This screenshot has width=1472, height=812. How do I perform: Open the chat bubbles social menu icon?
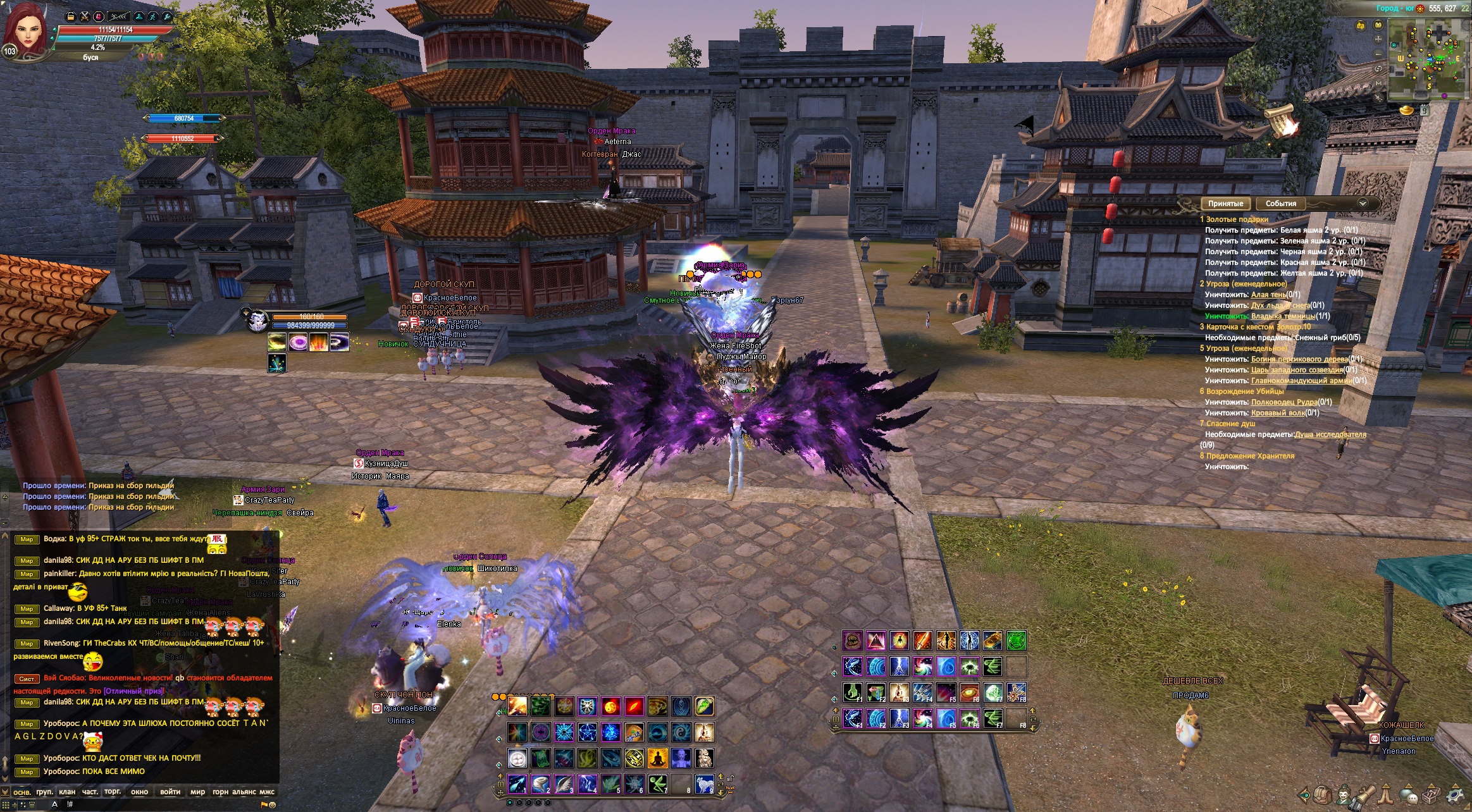pyautogui.click(x=1408, y=794)
